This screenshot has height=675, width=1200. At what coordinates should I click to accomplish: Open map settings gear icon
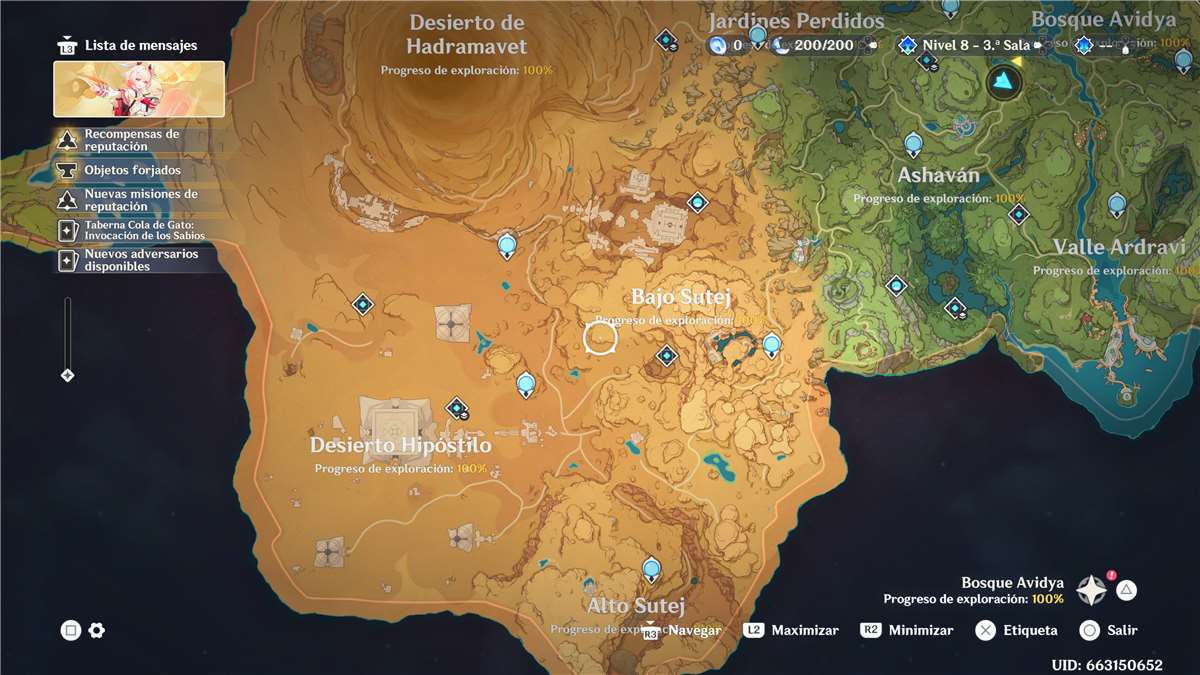tap(97, 630)
